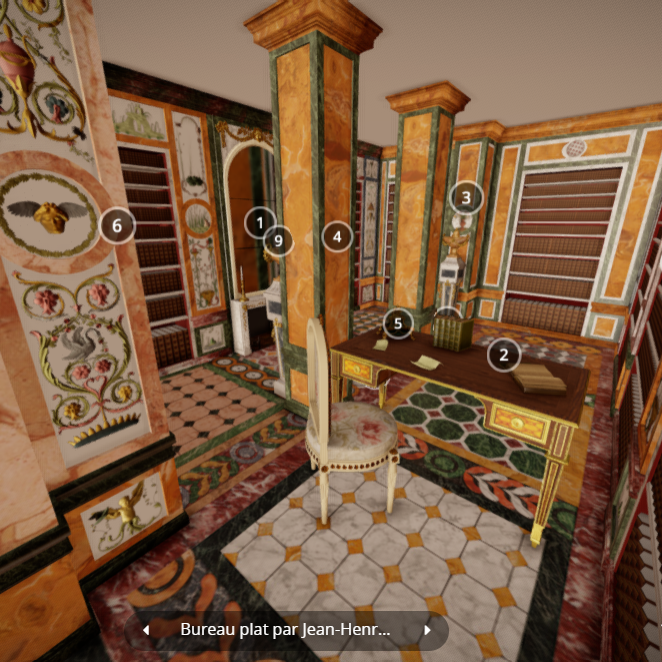Select annotation marker number 2
Screen dimensions: 662x662
pyautogui.click(x=504, y=353)
